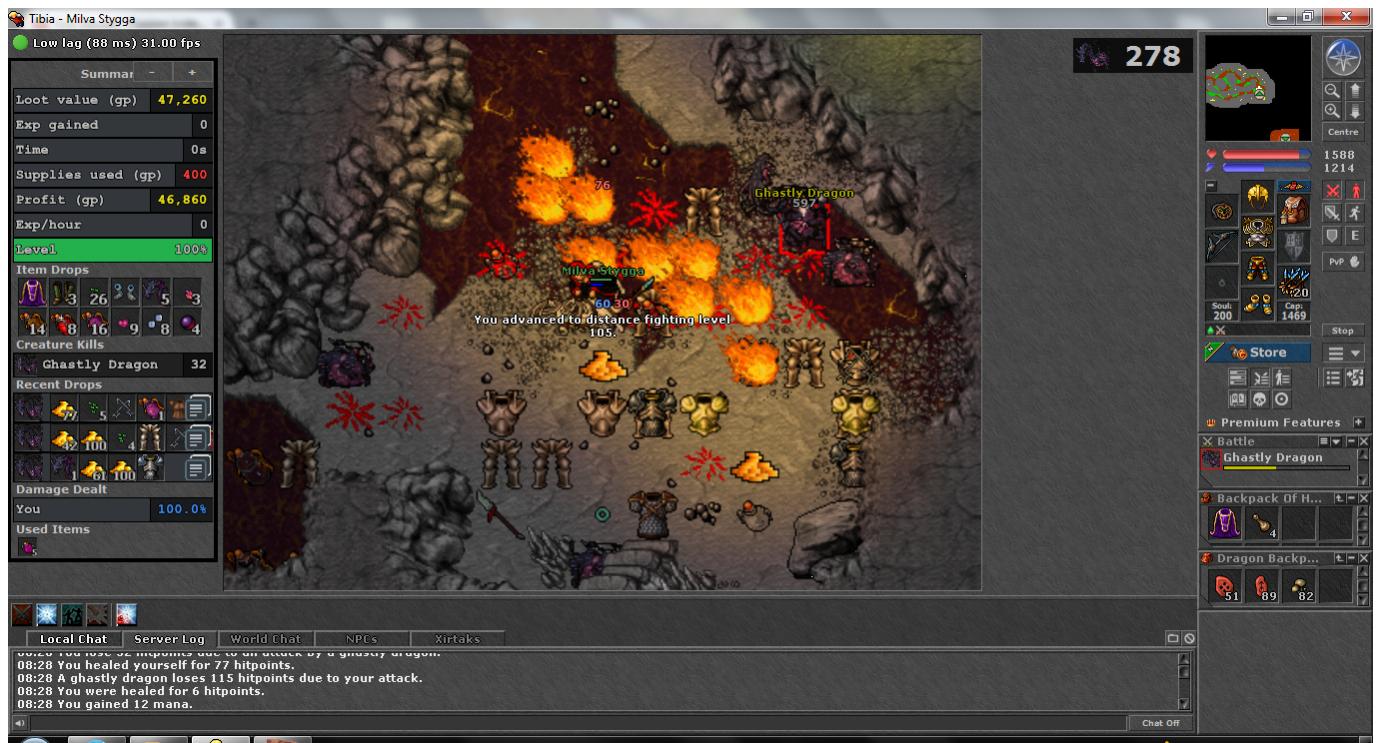Toggle the PvP mode button
The height and width of the screenshot is (743, 1381).
coord(1343,264)
